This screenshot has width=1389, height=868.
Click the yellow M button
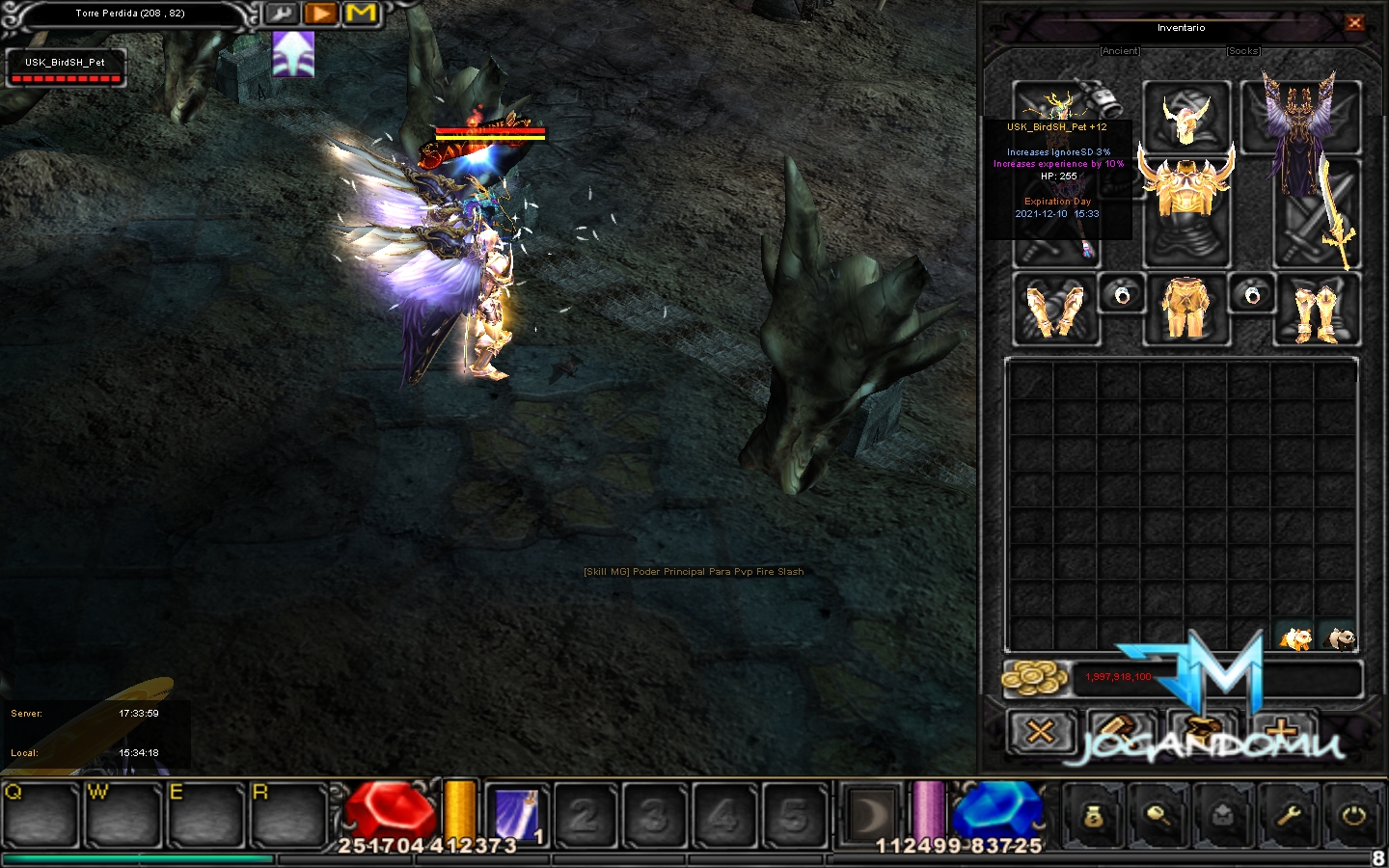(361, 14)
